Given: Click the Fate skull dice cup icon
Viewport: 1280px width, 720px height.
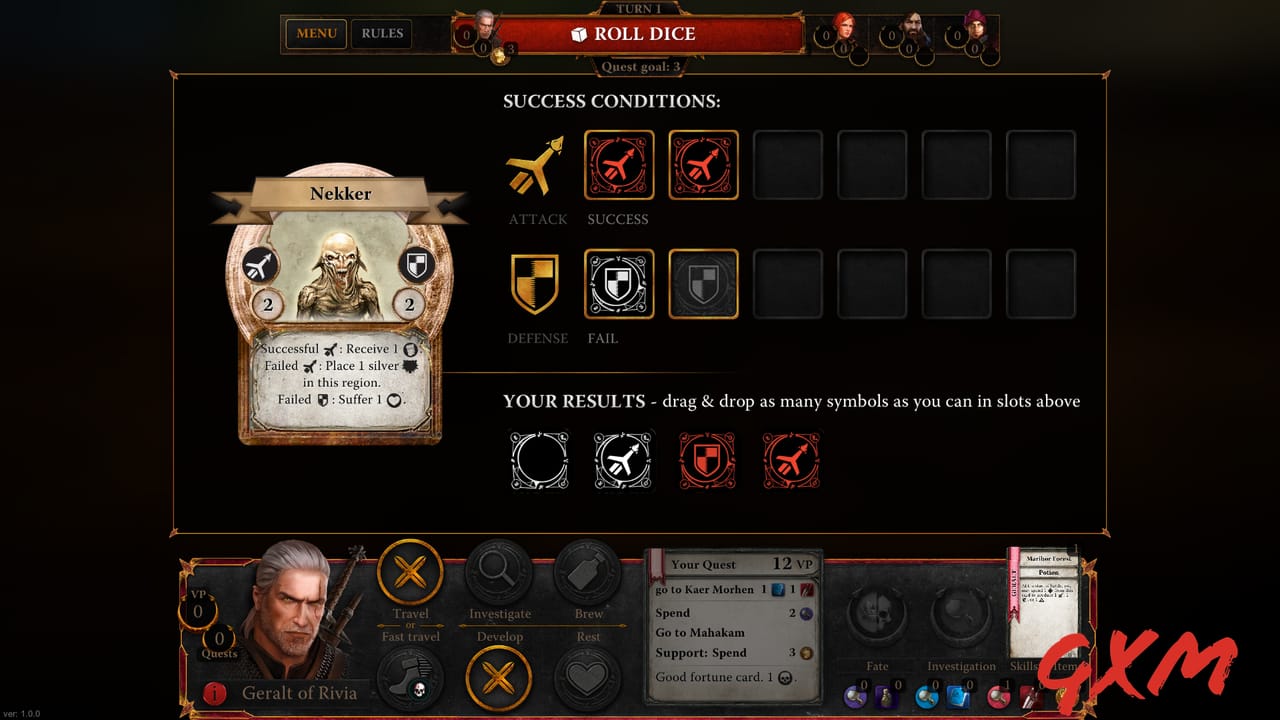Looking at the screenshot, I should (x=877, y=614).
